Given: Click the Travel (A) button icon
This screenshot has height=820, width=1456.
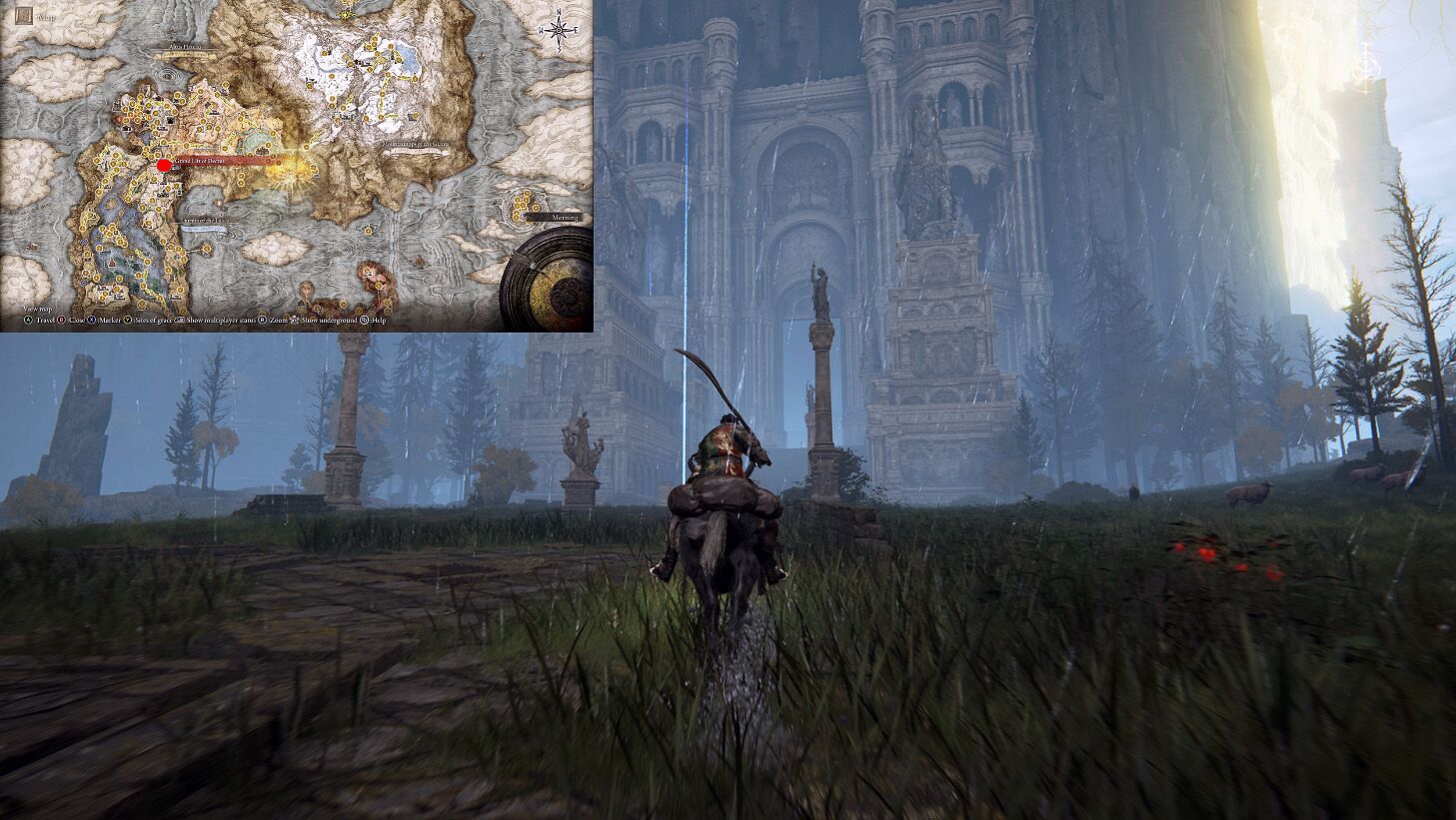Looking at the screenshot, I should (x=27, y=322).
